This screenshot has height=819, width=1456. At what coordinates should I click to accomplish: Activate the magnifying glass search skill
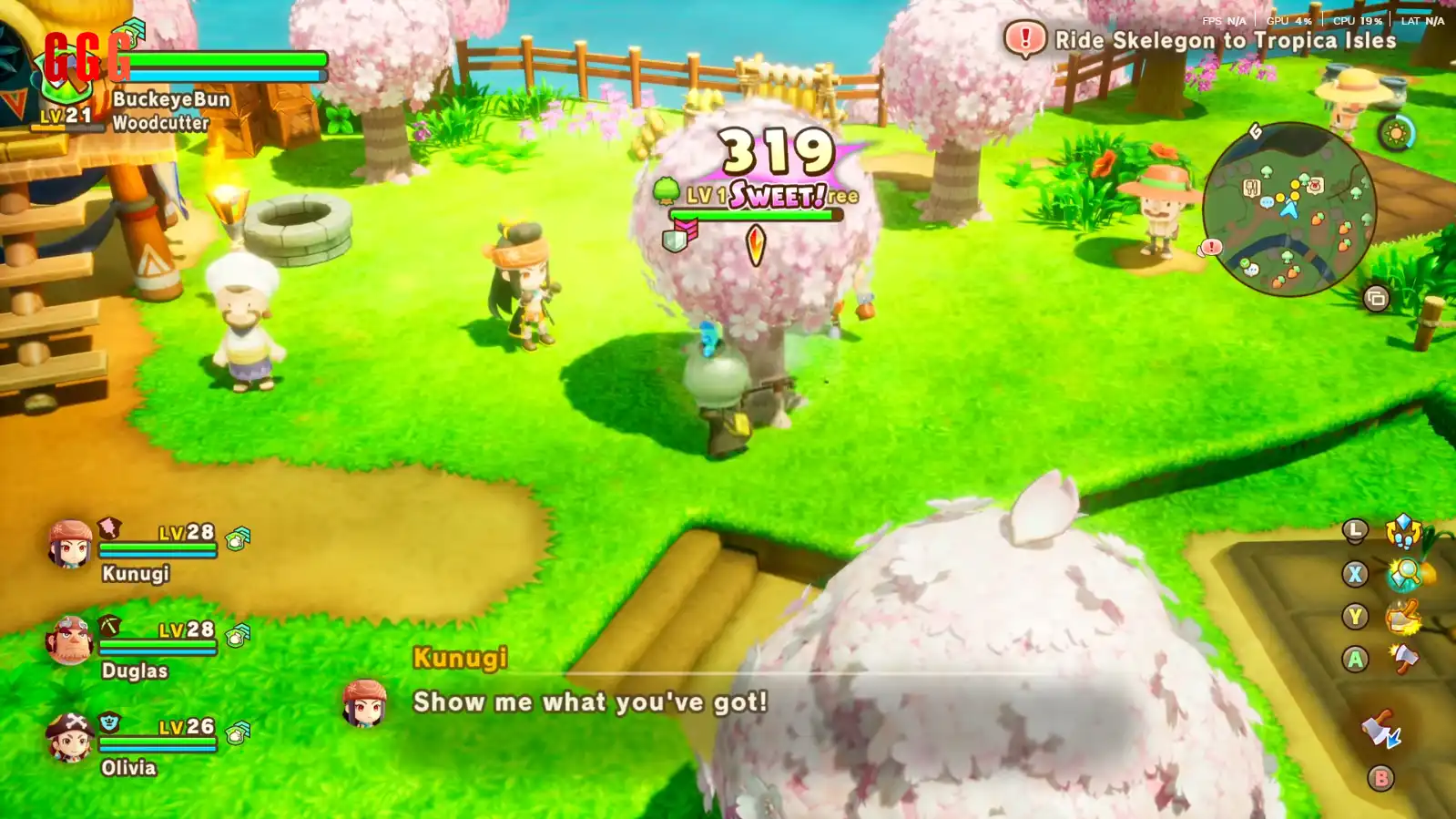(x=1405, y=574)
